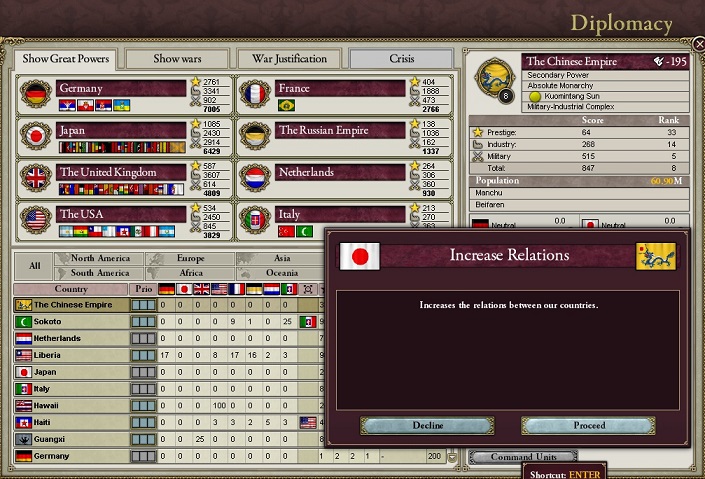Screen dimensions: 705x479
Task: Close the Diplomacy window
Action: pyautogui.click(x=696, y=44)
